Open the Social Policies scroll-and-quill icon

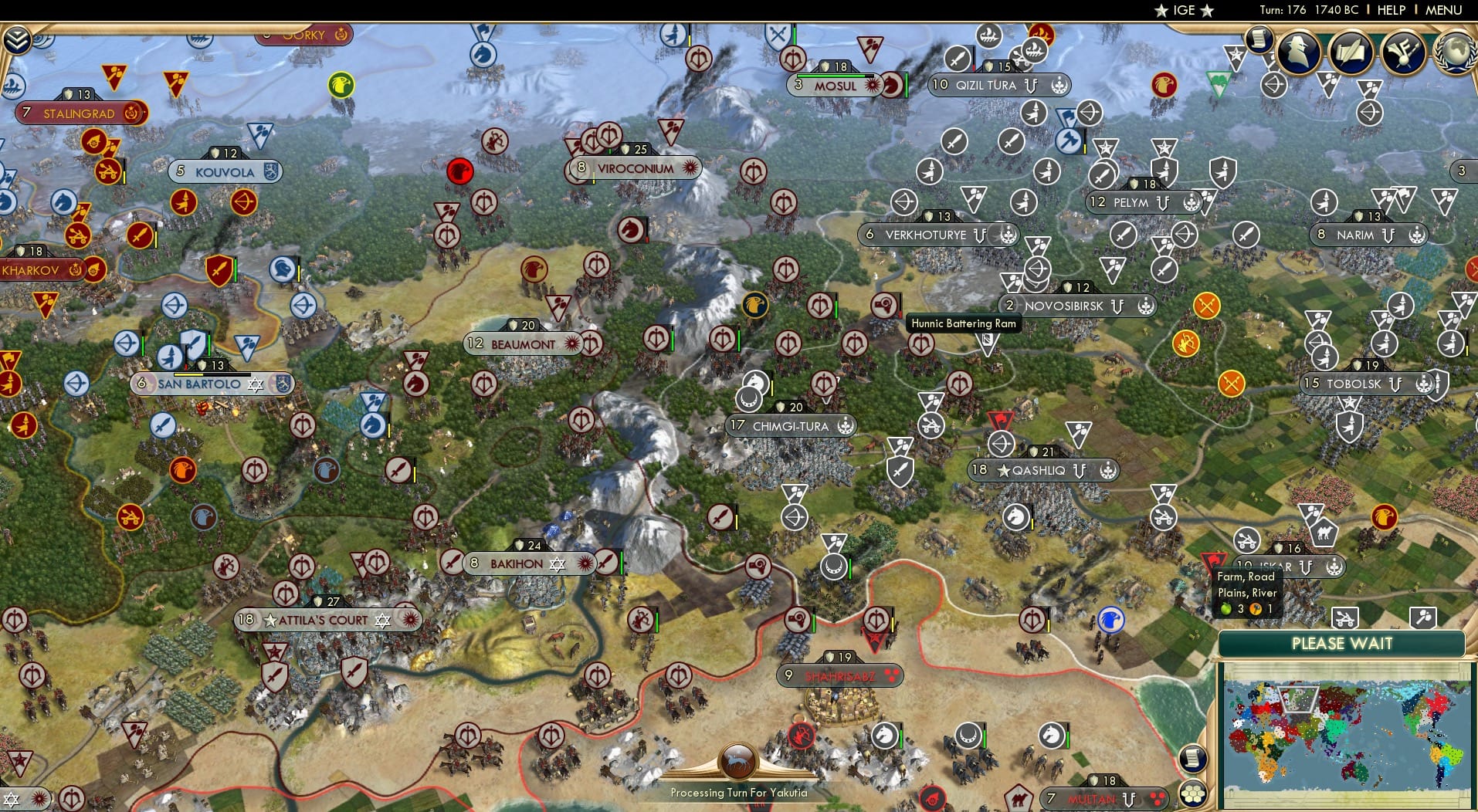(x=1351, y=51)
